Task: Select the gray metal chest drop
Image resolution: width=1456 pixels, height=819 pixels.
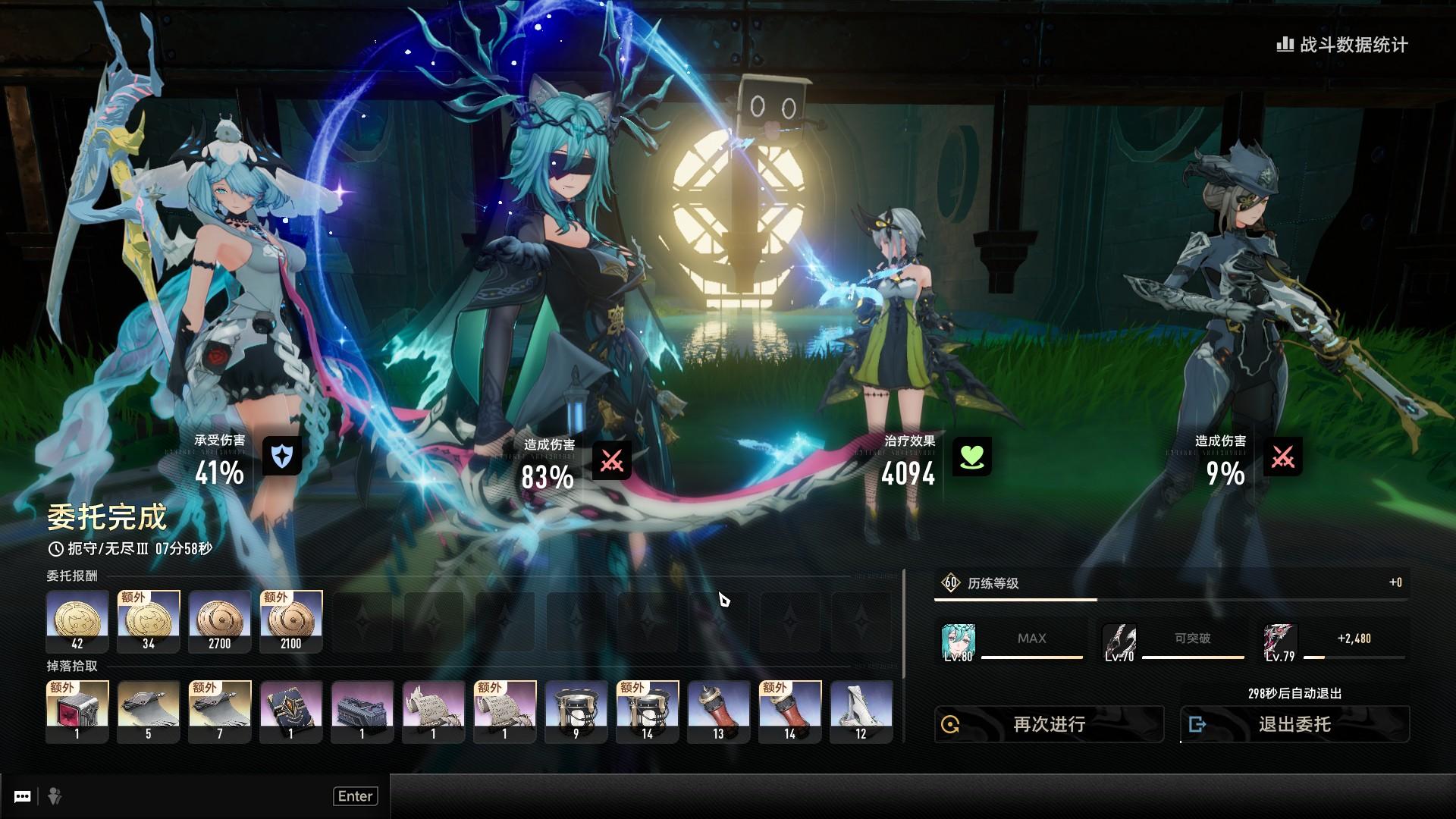Action: pos(362,711)
